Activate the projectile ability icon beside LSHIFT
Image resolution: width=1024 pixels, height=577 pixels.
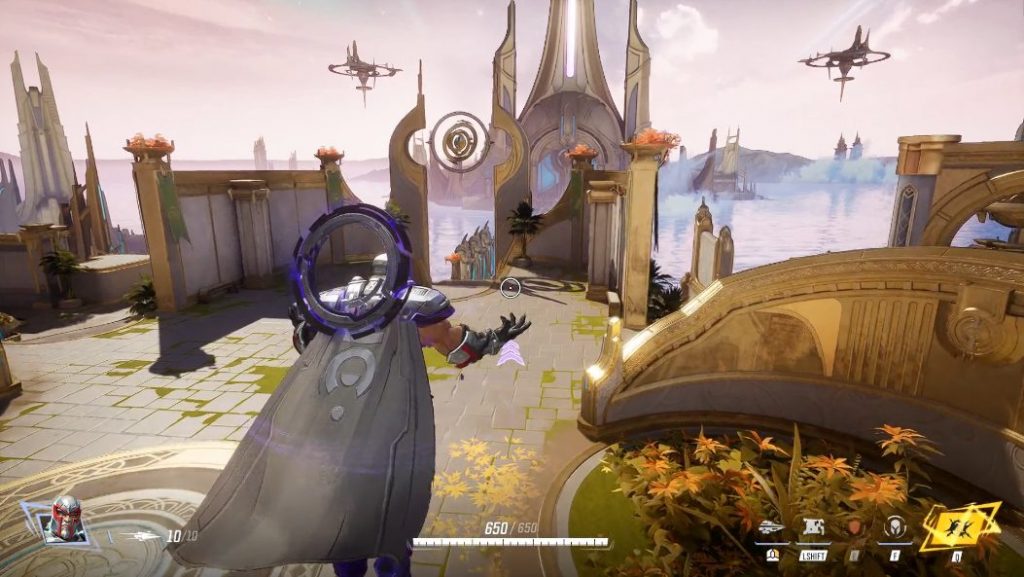[771, 527]
